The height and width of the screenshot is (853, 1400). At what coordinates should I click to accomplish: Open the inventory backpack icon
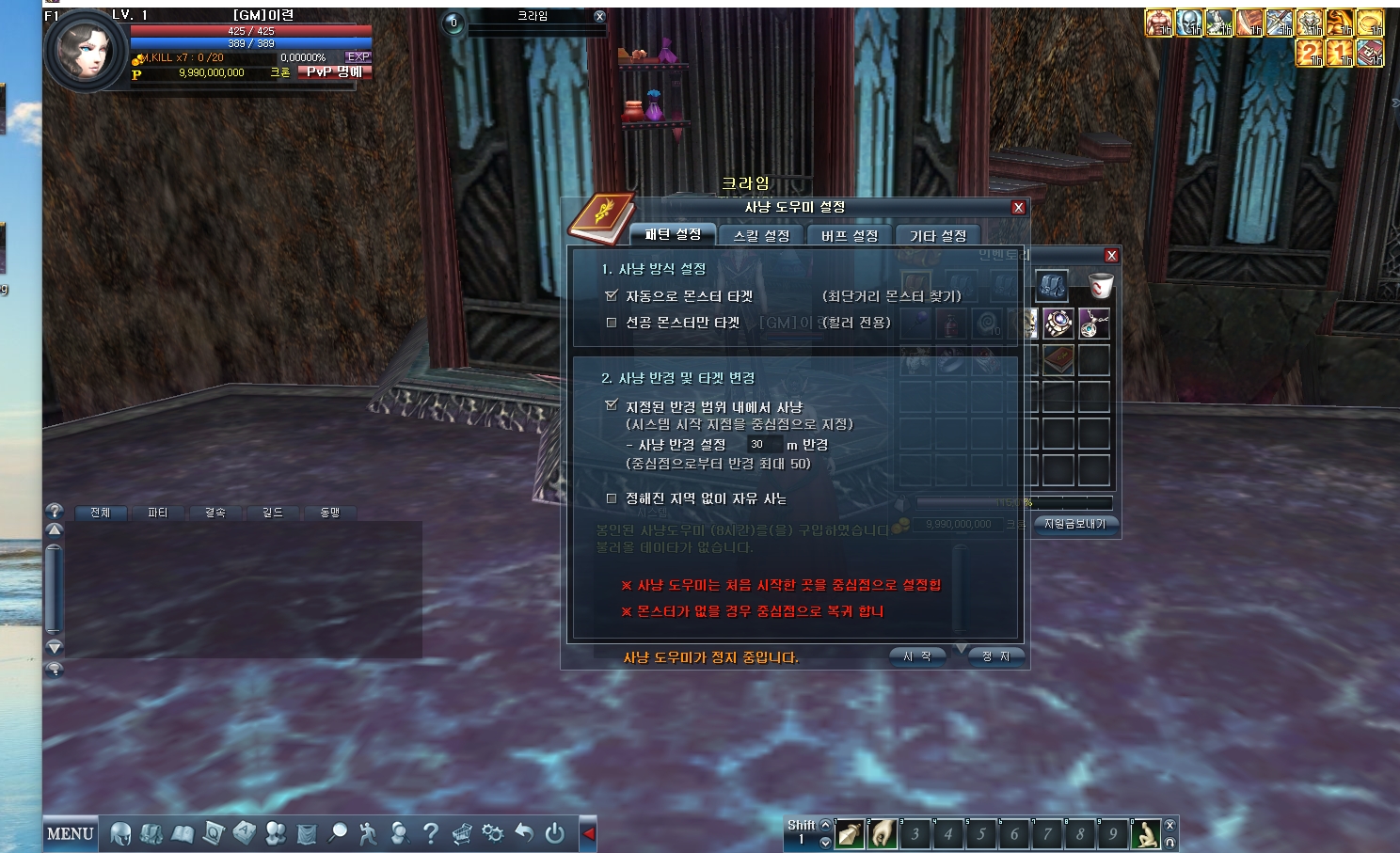coord(151,832)
